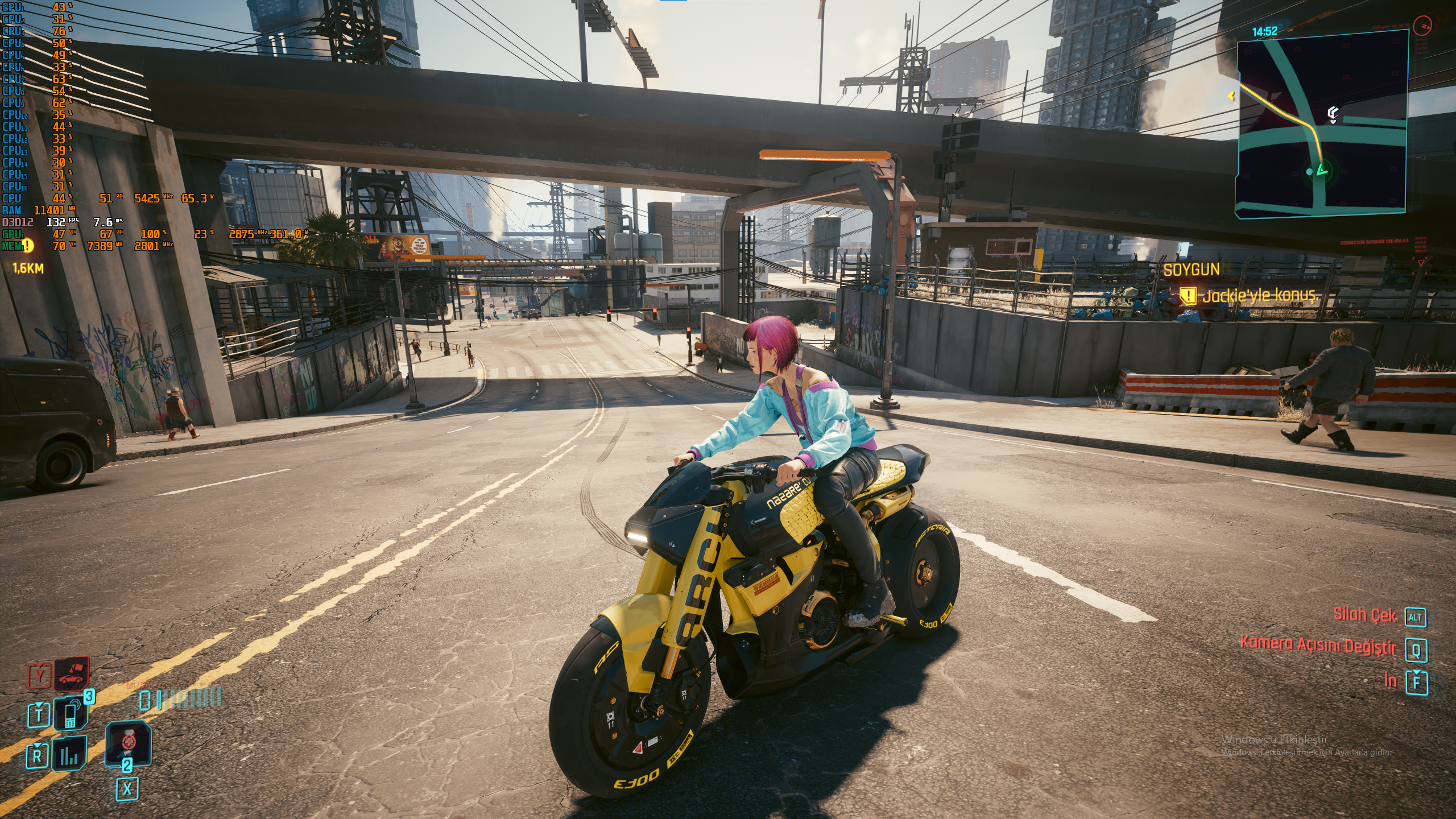1456x819 pixels.
Task: Open the radio bars icon
Action: pyautogui.click(x=69, y=755)
